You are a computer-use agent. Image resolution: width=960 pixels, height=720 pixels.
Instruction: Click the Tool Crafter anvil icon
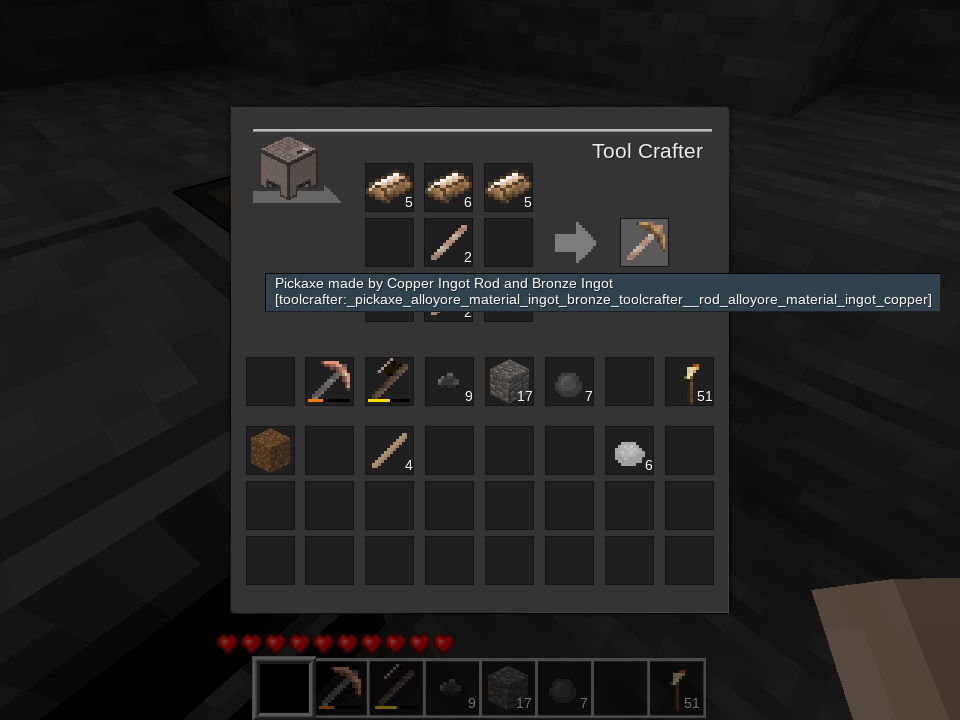click(289, 167)
